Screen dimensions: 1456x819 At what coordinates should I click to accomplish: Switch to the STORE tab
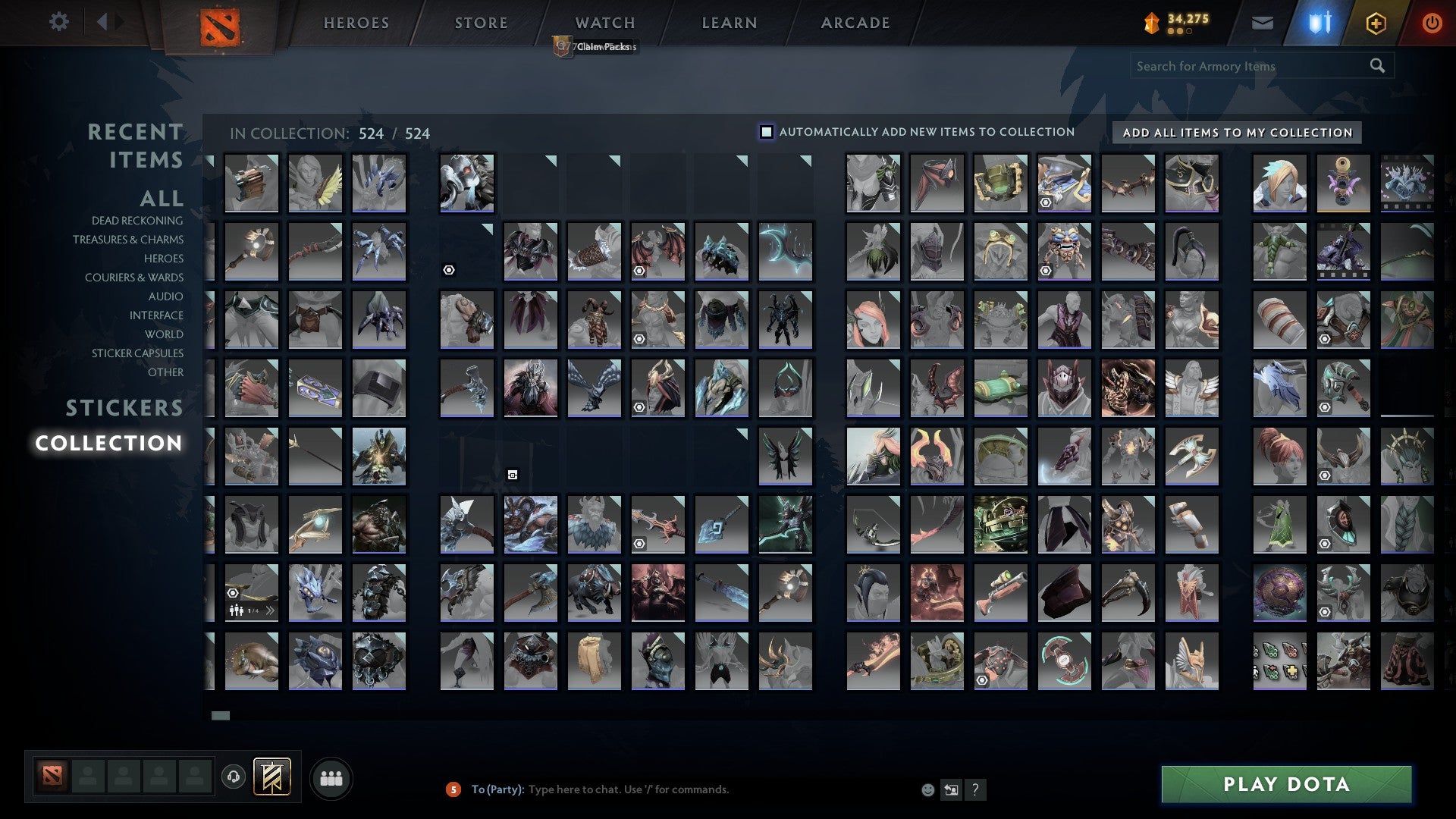480,22
